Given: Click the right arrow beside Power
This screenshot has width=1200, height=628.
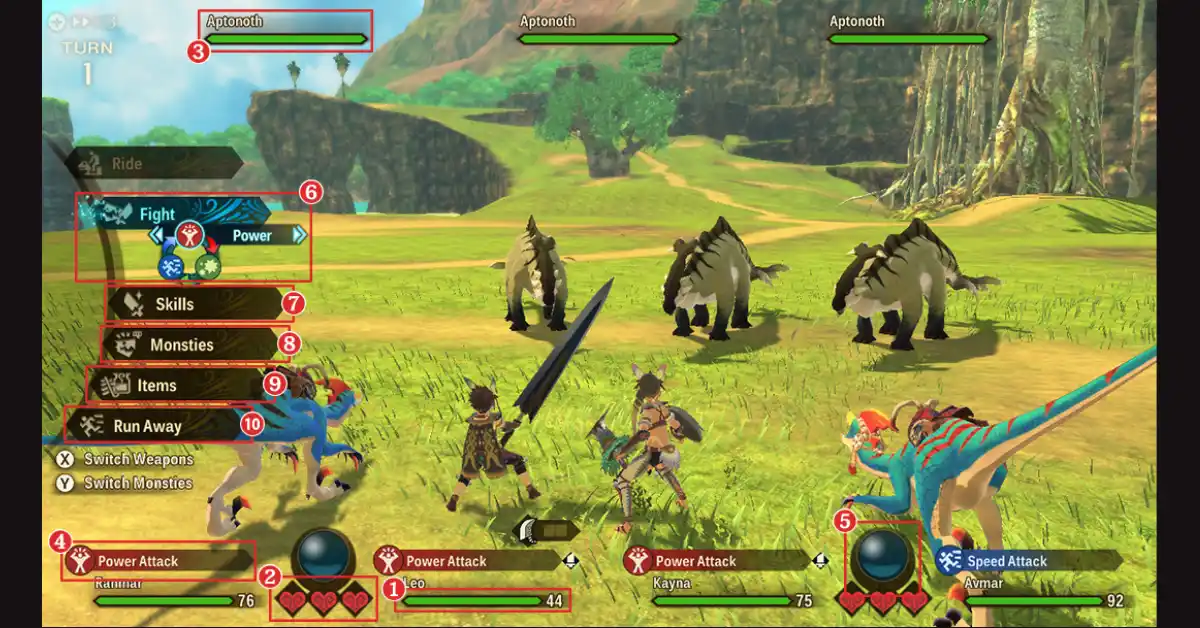Looking at the screenshot, I should 299,235.
